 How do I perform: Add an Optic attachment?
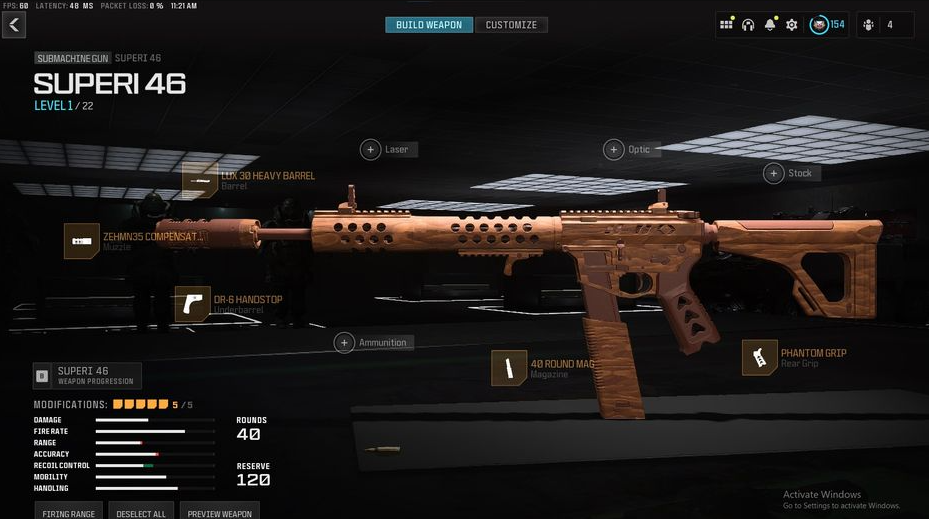pos(613,149)
